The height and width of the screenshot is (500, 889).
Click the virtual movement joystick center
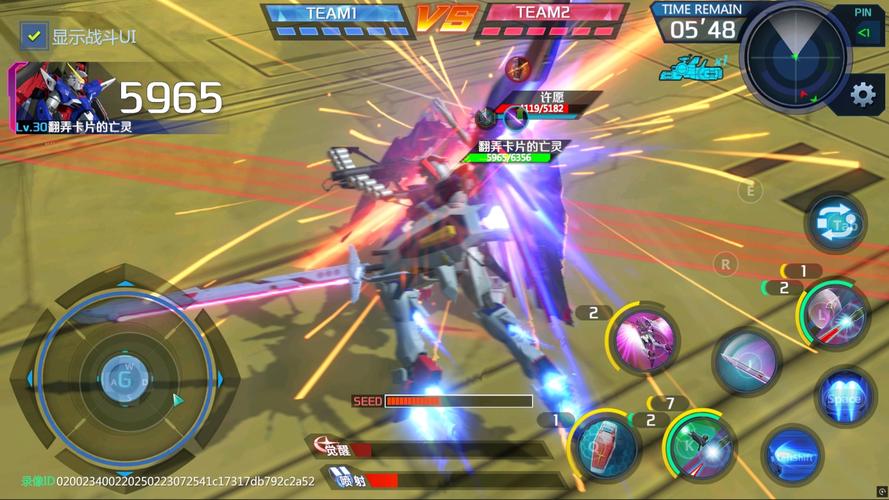coord(123,377)
